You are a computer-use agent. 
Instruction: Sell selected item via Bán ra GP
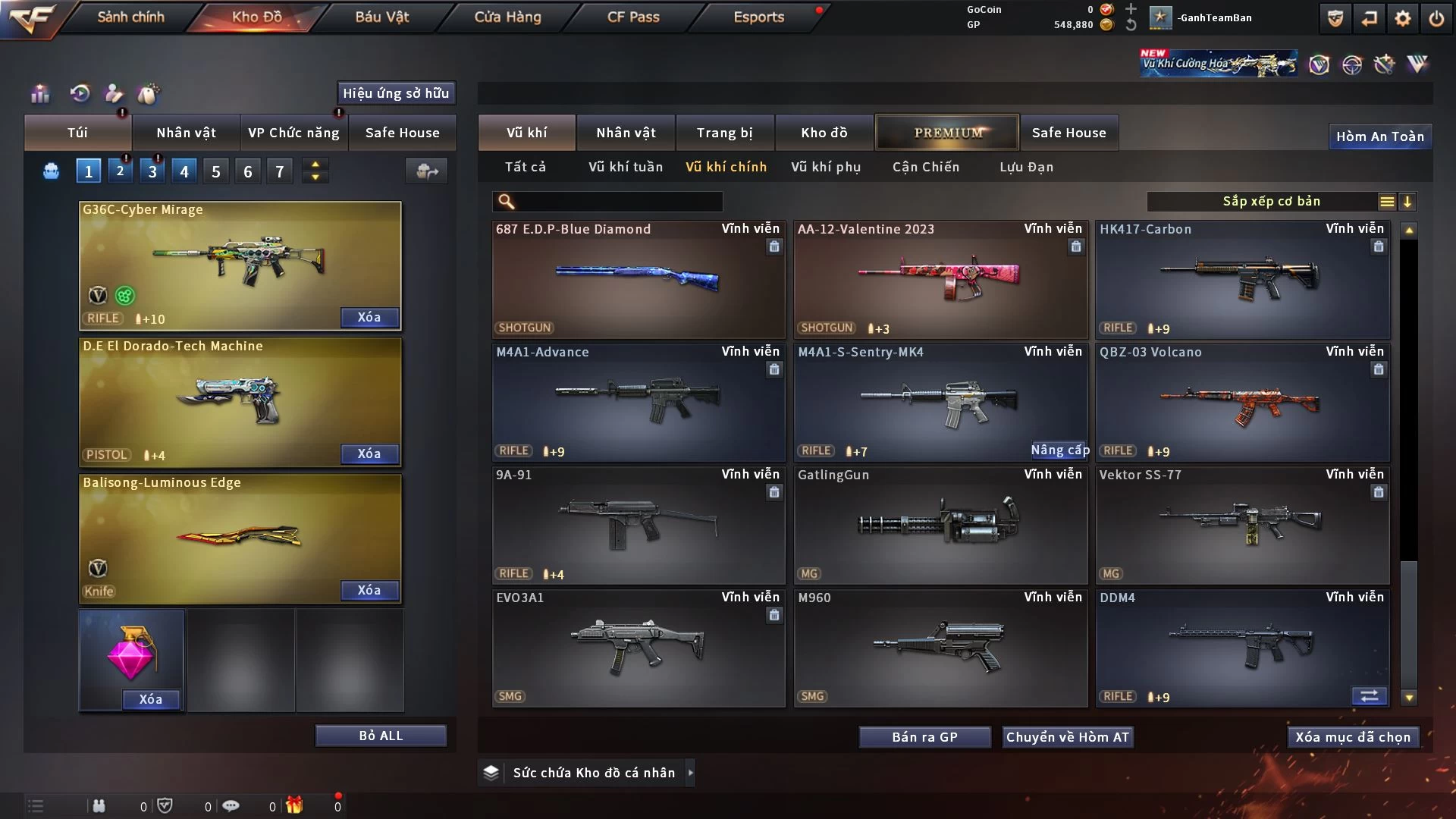pos(924,737)
